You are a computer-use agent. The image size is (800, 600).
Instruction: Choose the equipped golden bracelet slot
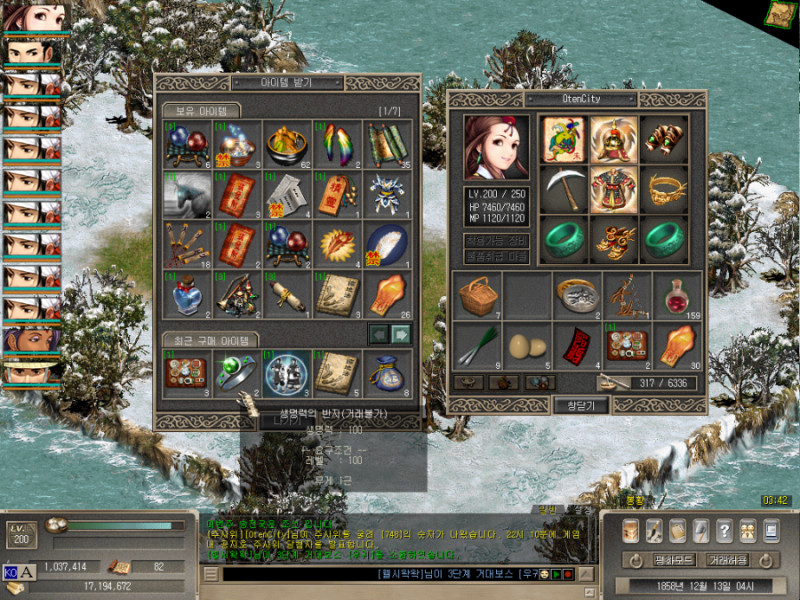(x=663, y=189)
